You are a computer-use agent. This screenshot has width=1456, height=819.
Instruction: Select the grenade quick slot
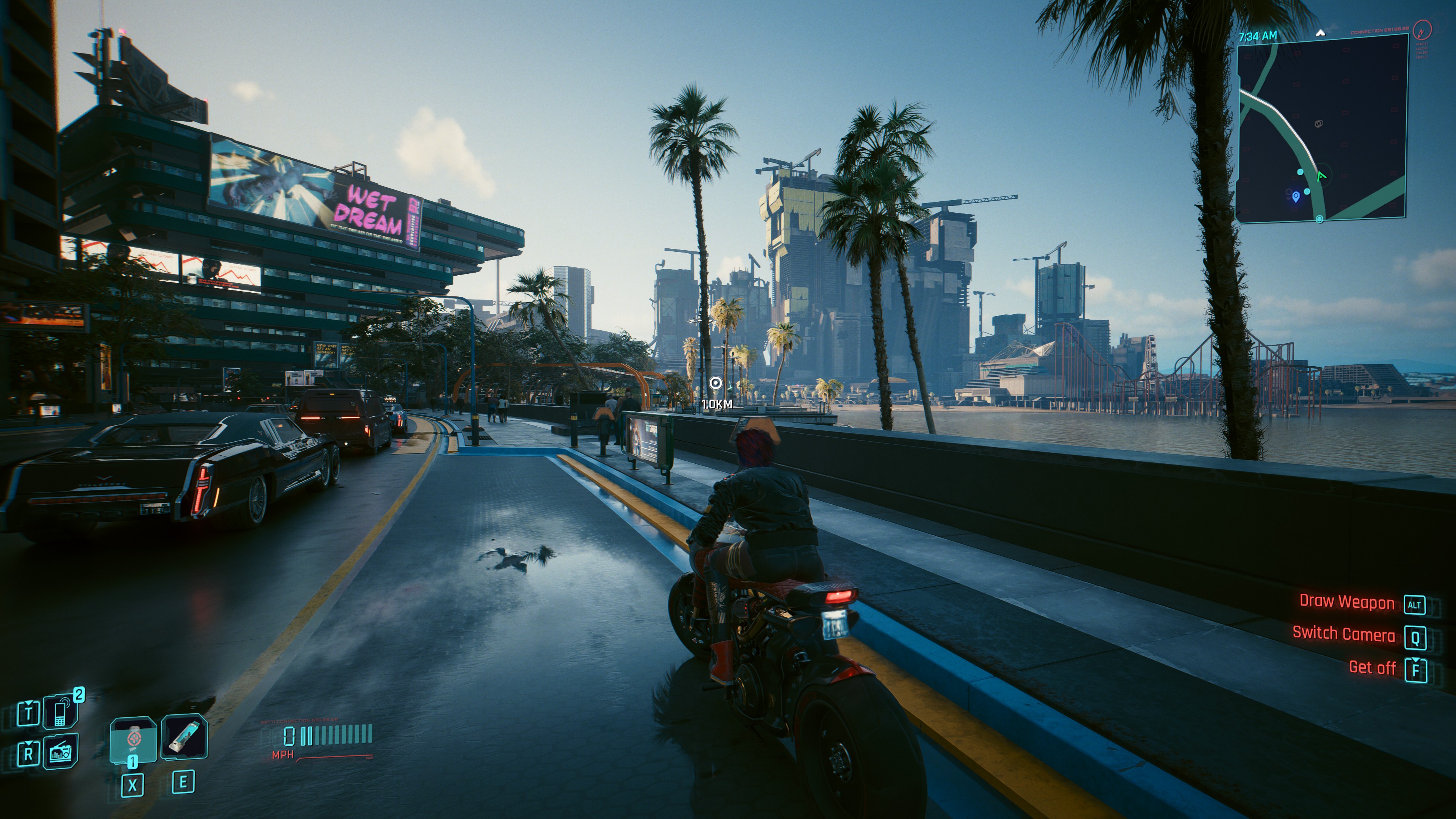133,739
